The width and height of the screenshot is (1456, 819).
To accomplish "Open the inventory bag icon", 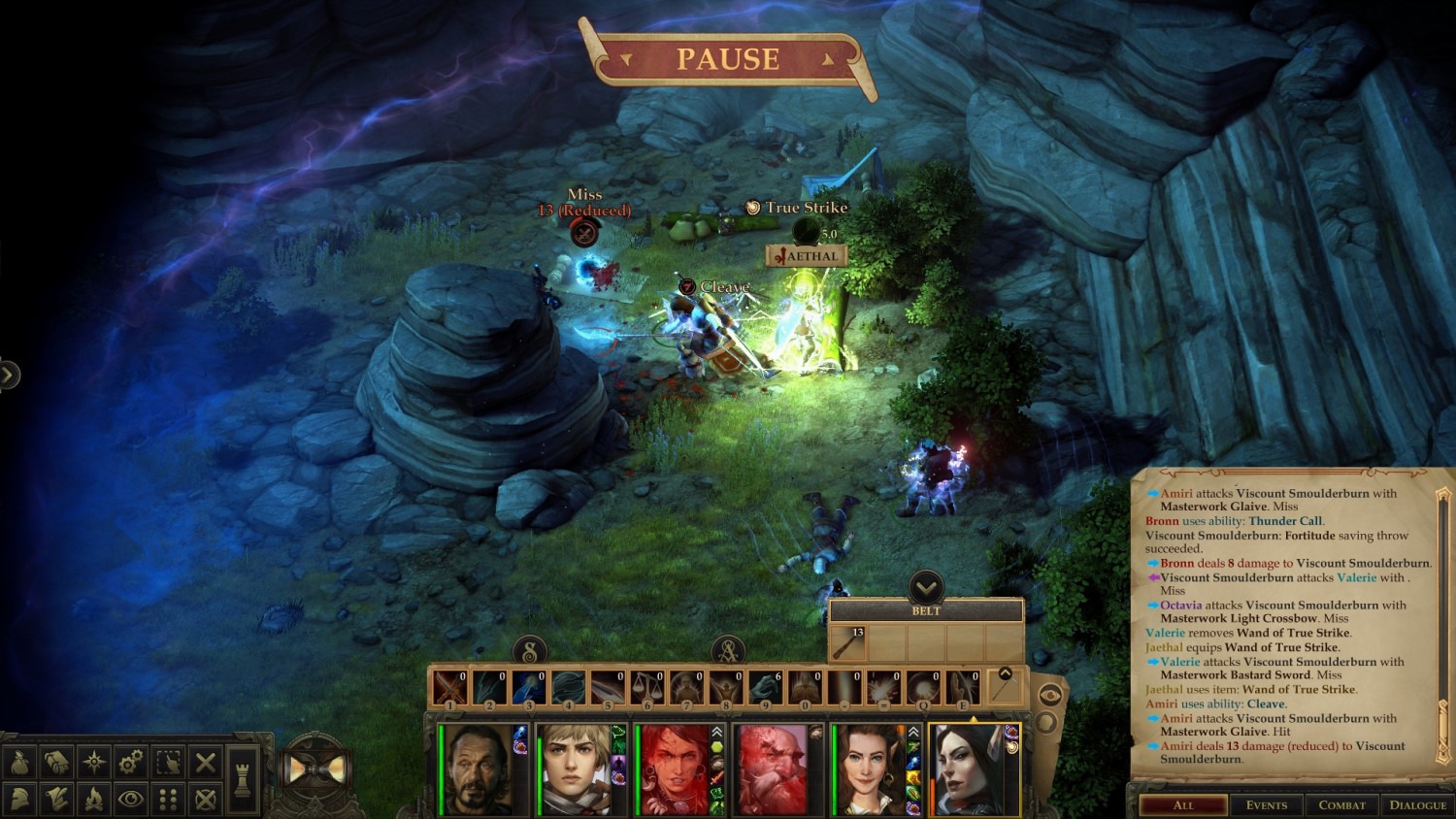I will point(20,762).
